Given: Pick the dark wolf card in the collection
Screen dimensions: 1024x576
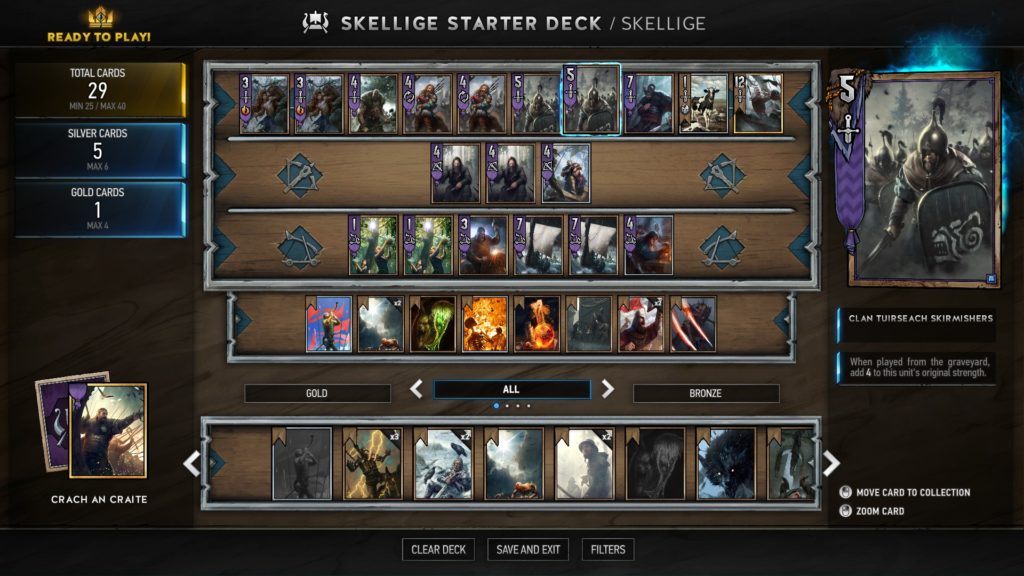Looking at the screenshot, I should click(x=726, y=464).
